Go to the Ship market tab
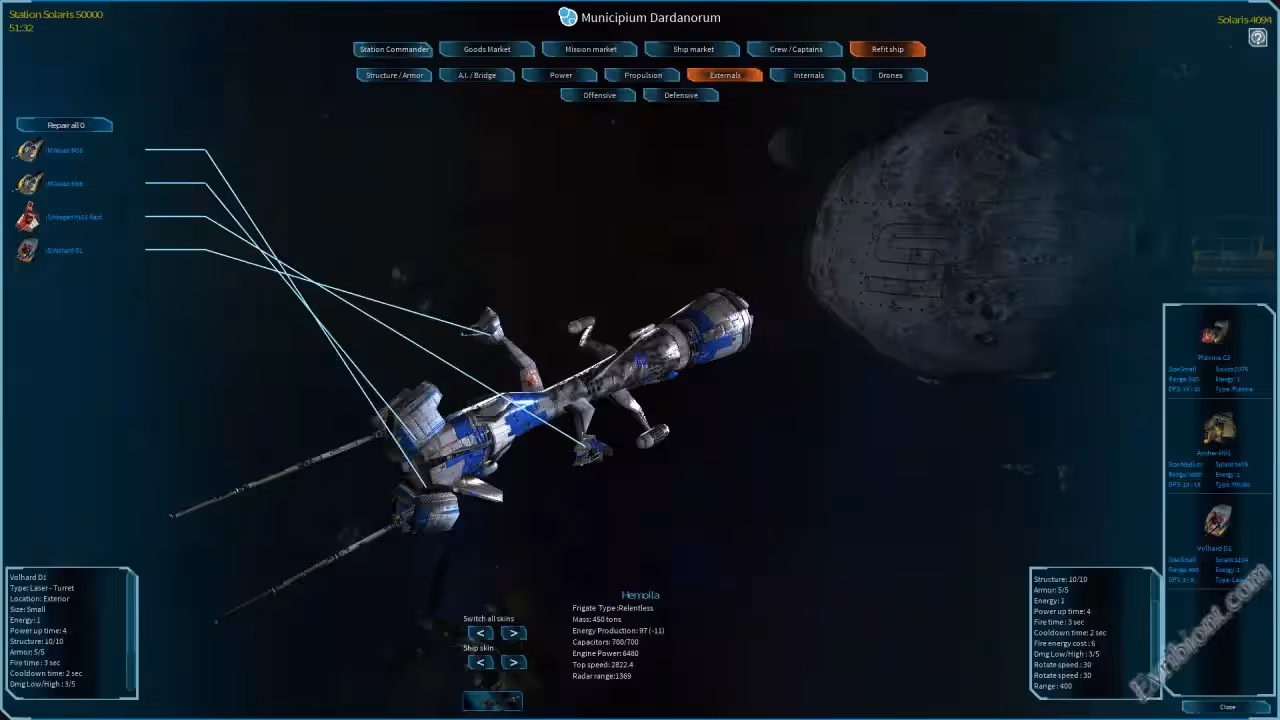This screenshot has width=1280, height=720. (693, 49)
